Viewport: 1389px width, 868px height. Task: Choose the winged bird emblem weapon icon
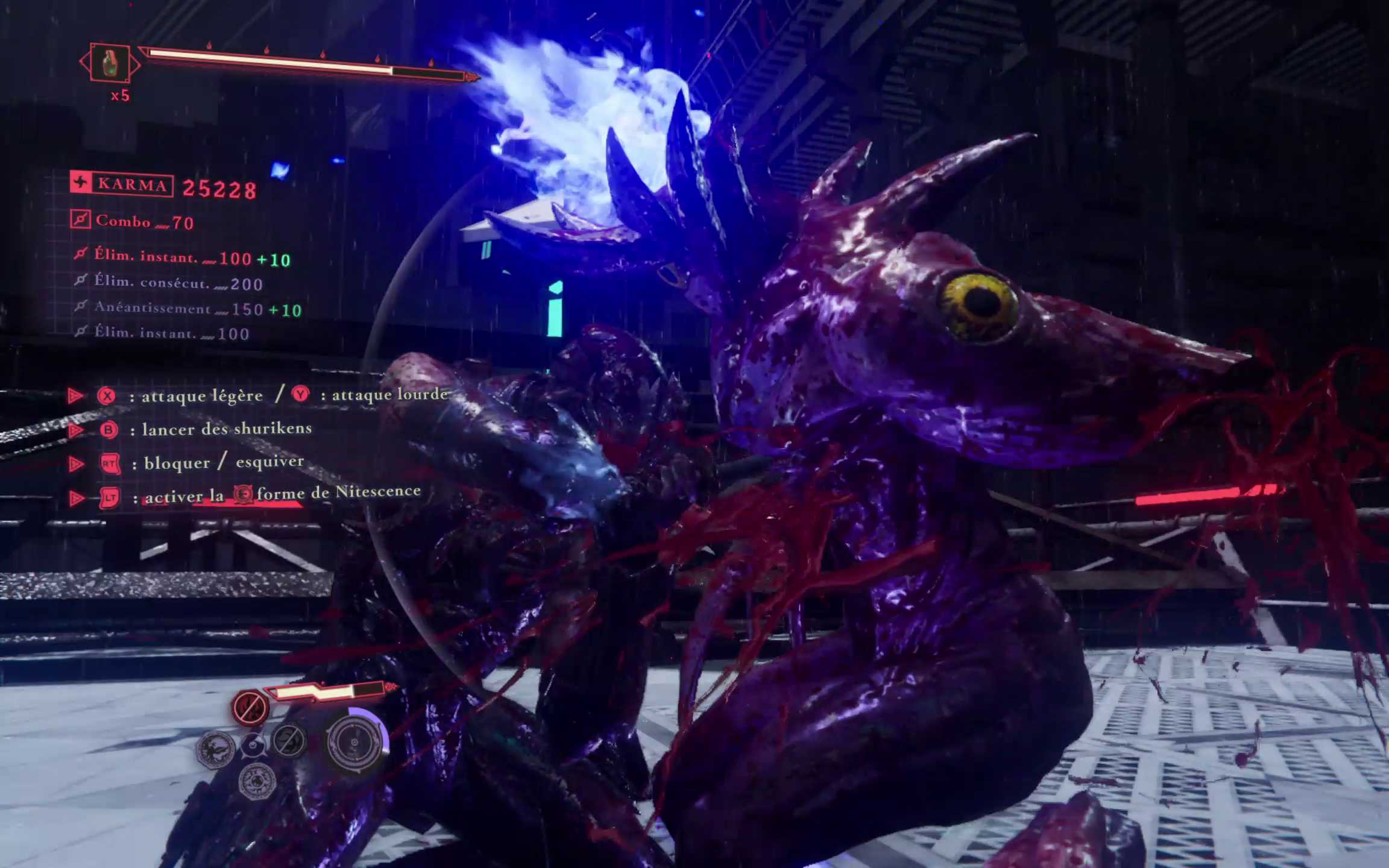215,749
